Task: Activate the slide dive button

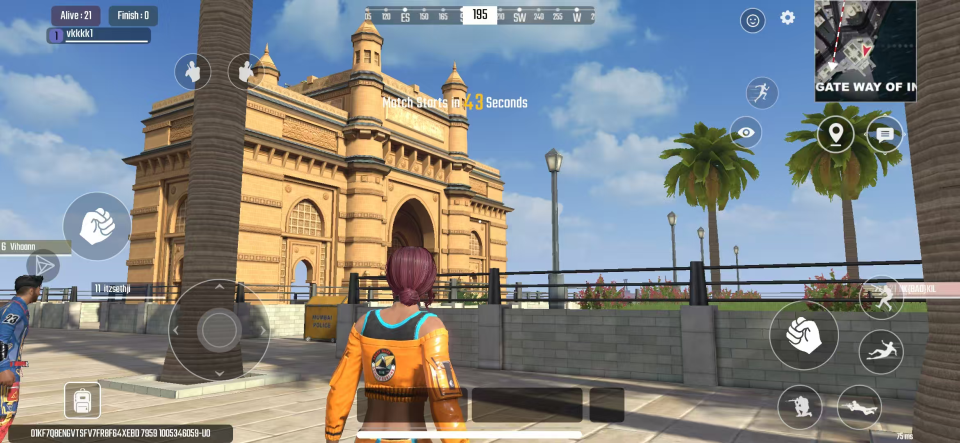Action: (x=881, y=351)
